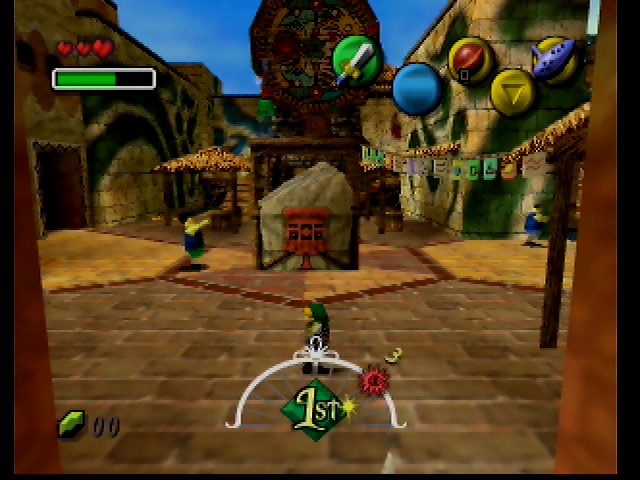Click the red sun marker on the clock
The image size is (640, 480).
pos(374,380)
